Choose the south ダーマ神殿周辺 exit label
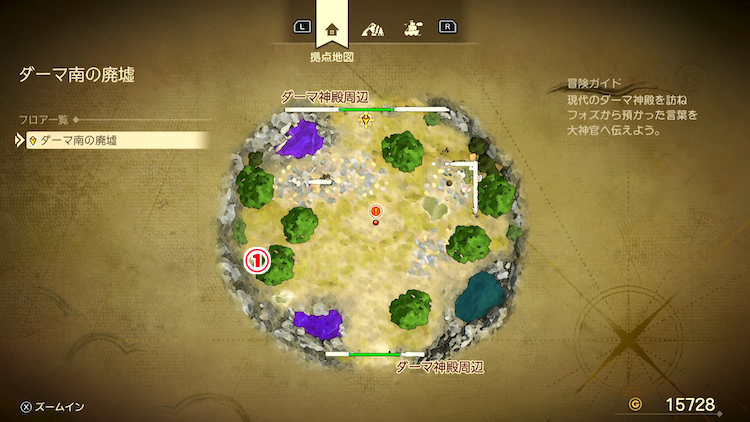The width and height of the screenshot is (750, 422). click(x=440, y=367)
